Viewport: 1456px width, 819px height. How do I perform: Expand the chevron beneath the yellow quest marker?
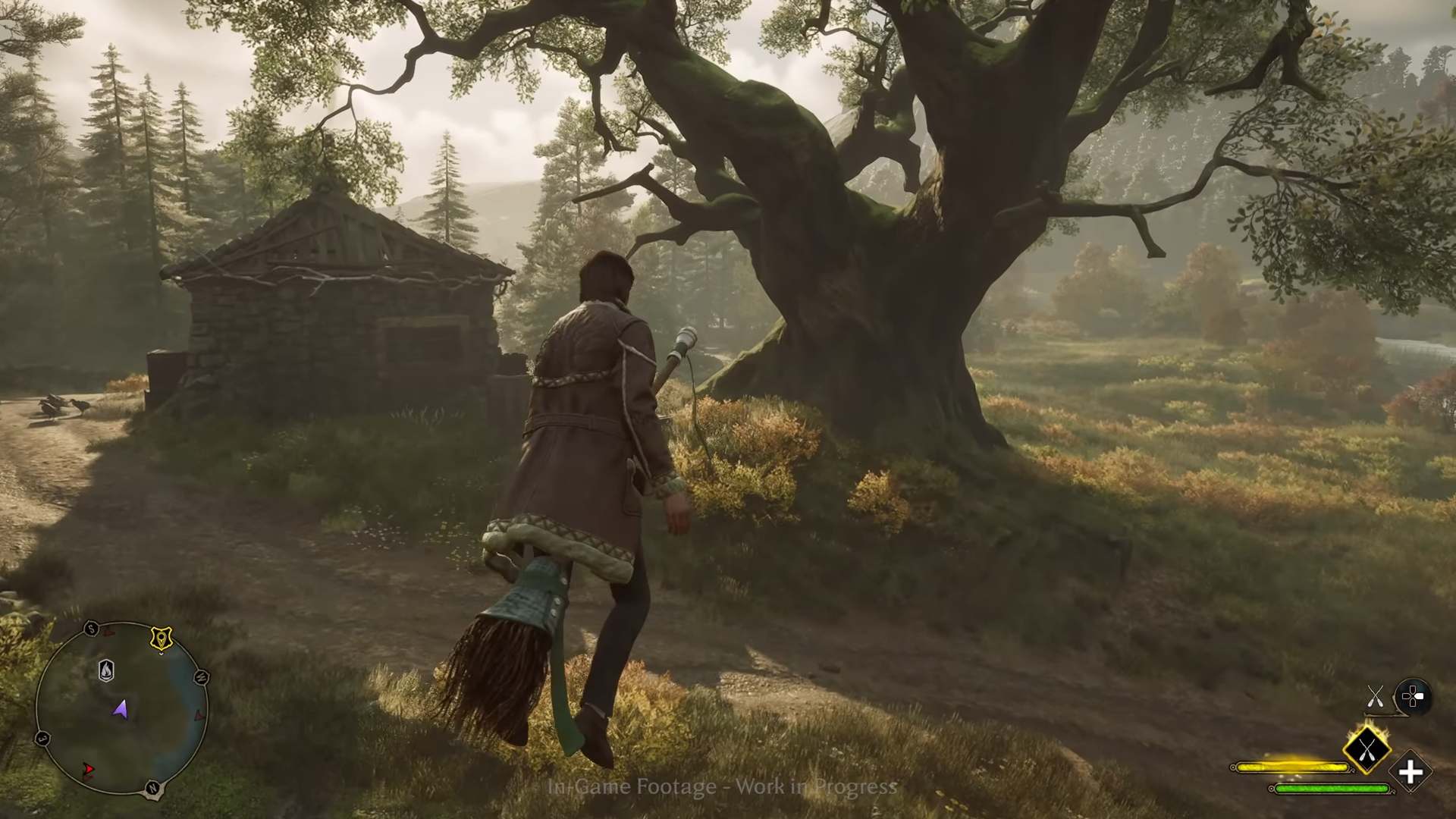pos(161,653)
